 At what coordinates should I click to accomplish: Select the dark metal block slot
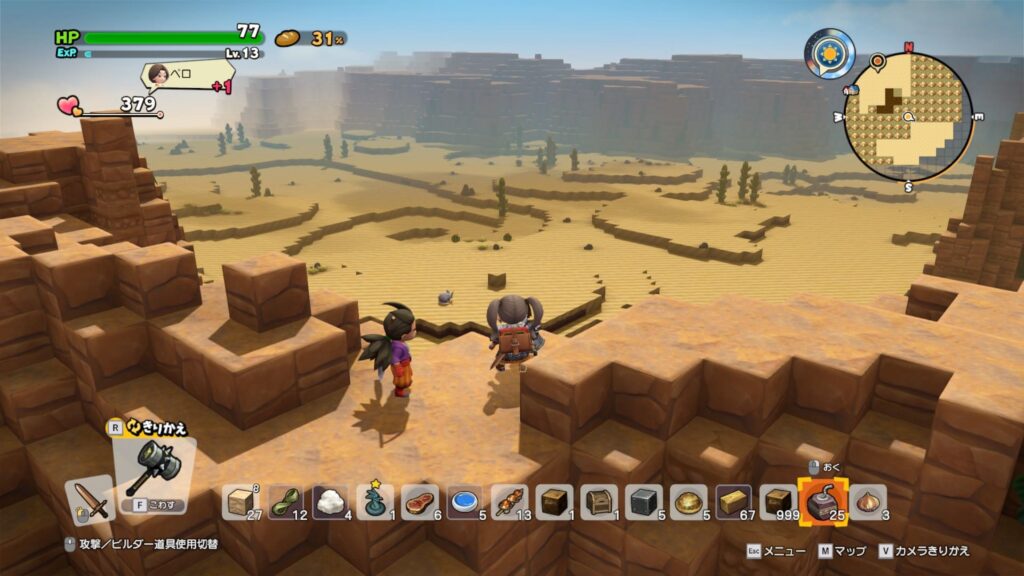(644, 502)
